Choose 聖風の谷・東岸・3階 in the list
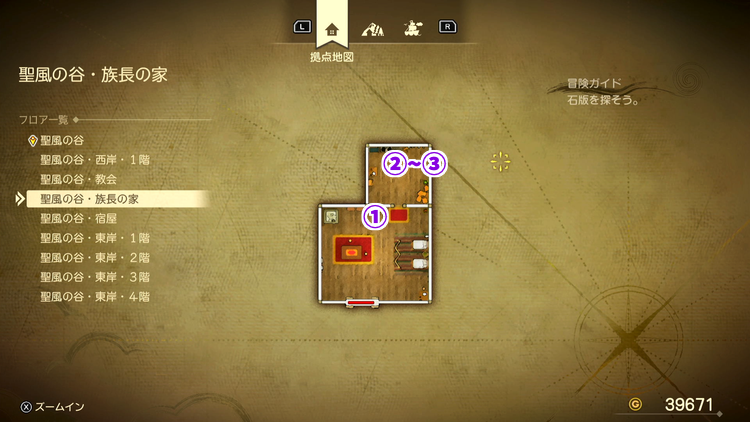This screenshot has width=750, height=422. point(96,277)
